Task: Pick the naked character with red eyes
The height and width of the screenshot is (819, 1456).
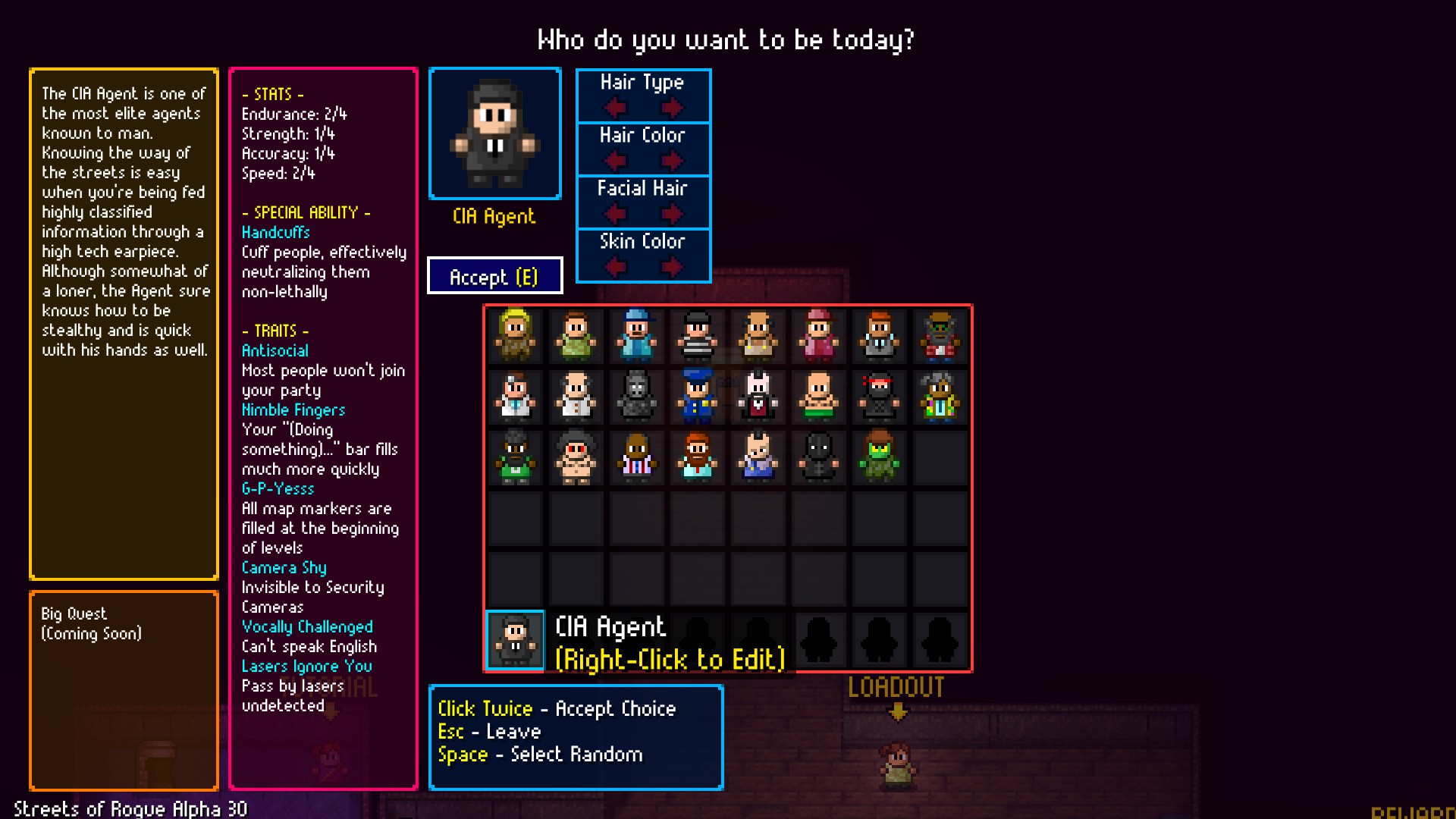Action: click(x=576, y=459)
